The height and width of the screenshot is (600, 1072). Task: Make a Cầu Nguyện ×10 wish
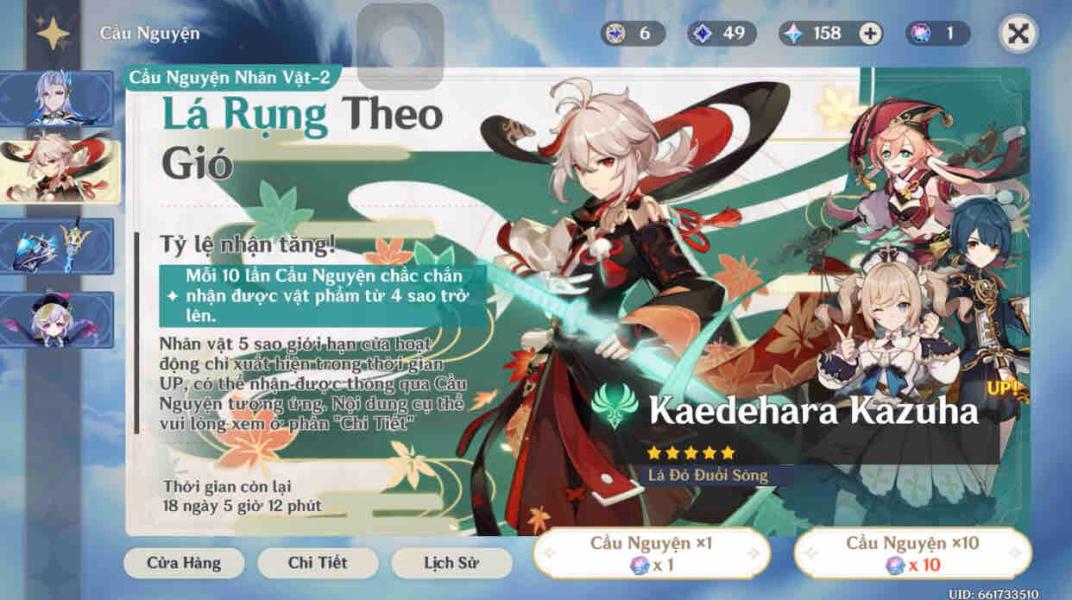click(x=912, y=553)
